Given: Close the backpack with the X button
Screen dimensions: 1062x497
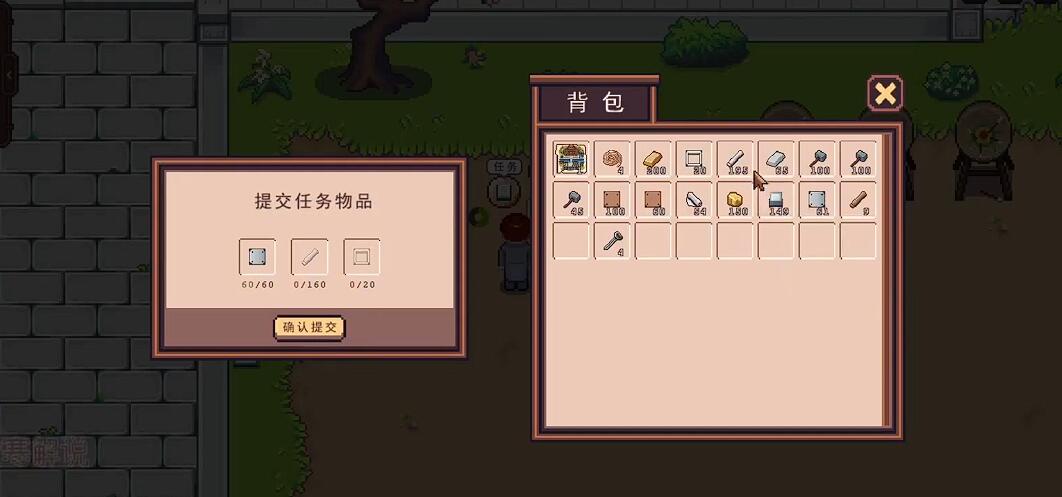Looking at the screenshot, I should pos(884,94).
